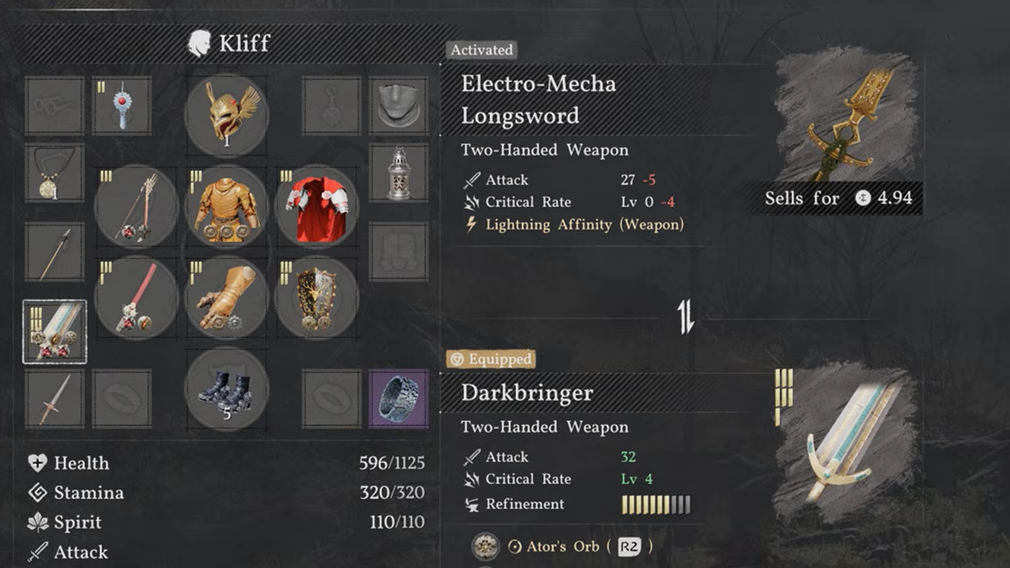Image resolution: width=1010 pixels, height=568 pixels.
Task: Pick the spear weapon slot
Action: coord(54,252)
